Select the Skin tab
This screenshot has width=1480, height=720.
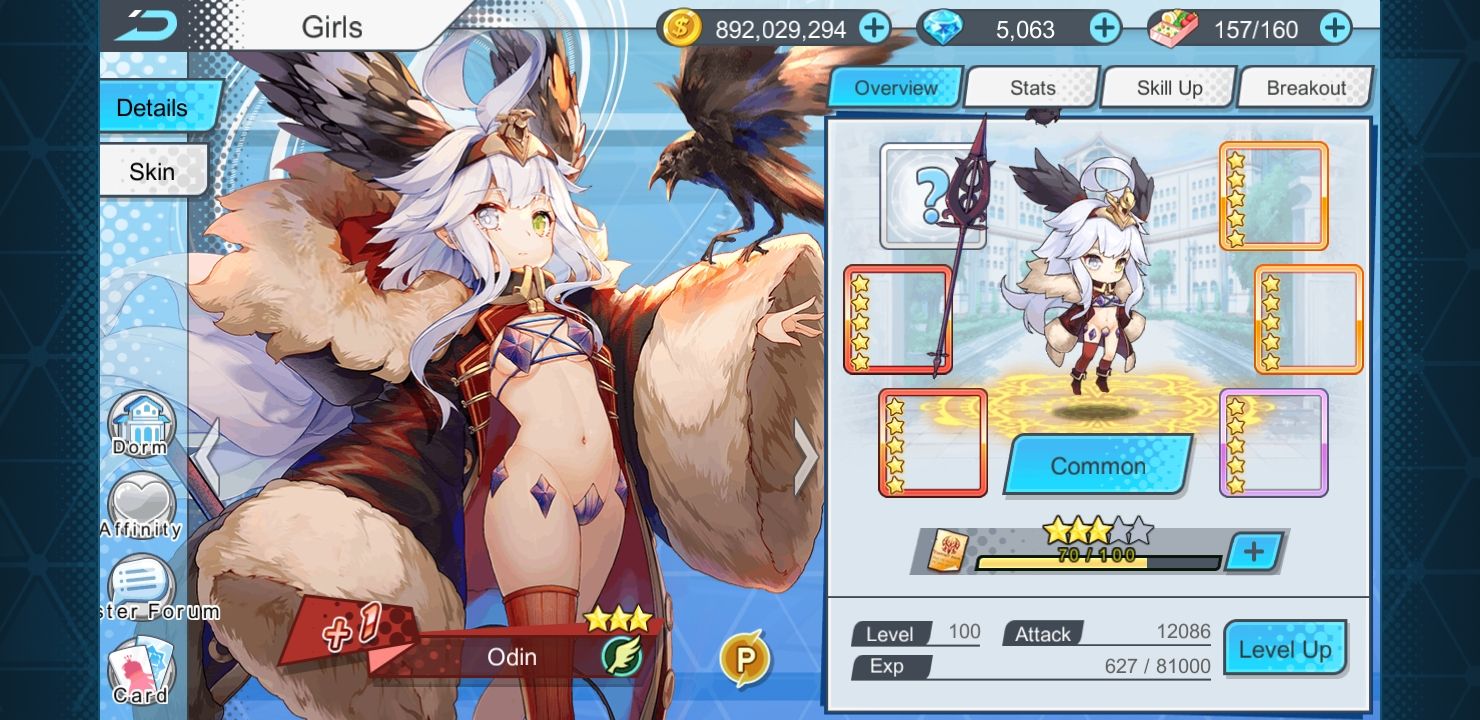(x=151, y=171)
